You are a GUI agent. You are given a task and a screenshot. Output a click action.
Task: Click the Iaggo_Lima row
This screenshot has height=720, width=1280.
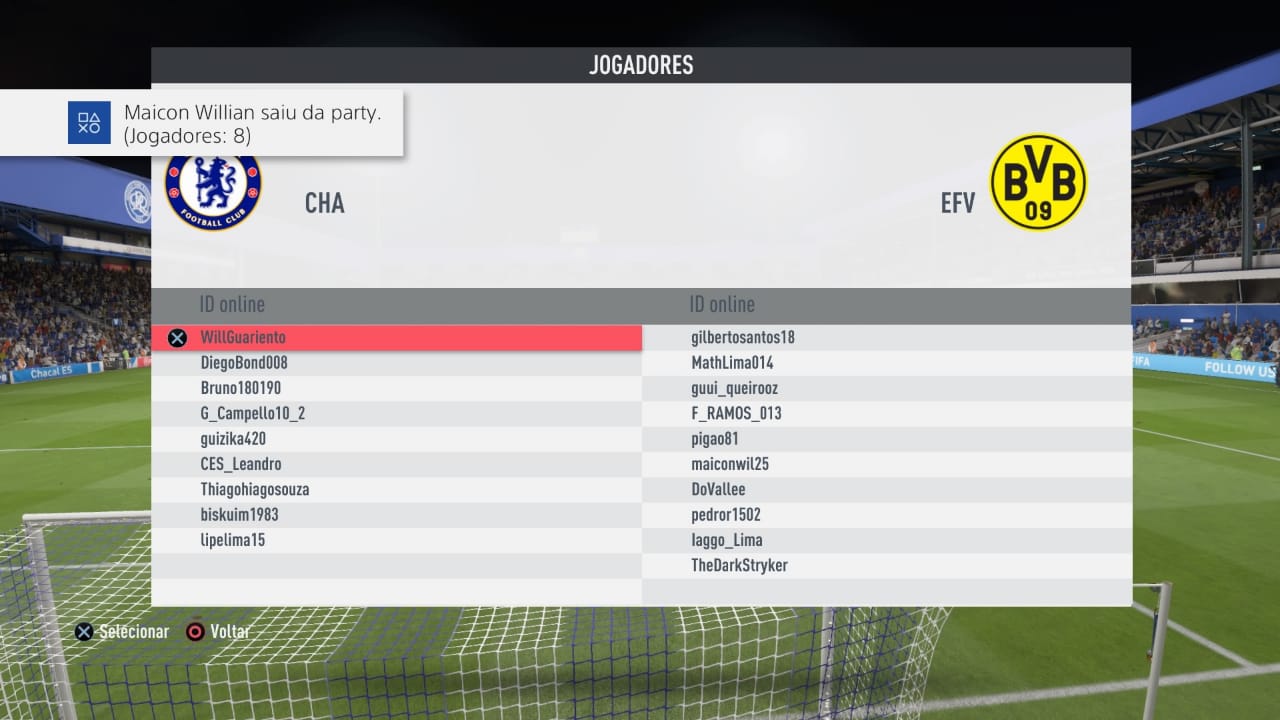[727, 540]
